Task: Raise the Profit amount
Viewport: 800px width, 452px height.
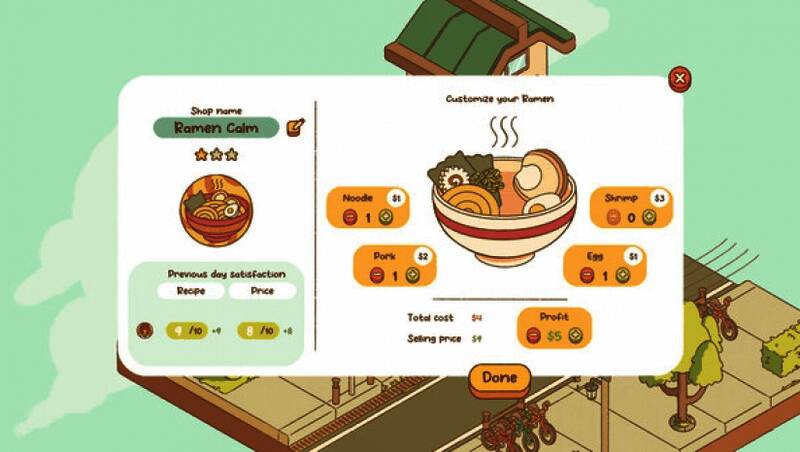Action: (x=575, y=336)
